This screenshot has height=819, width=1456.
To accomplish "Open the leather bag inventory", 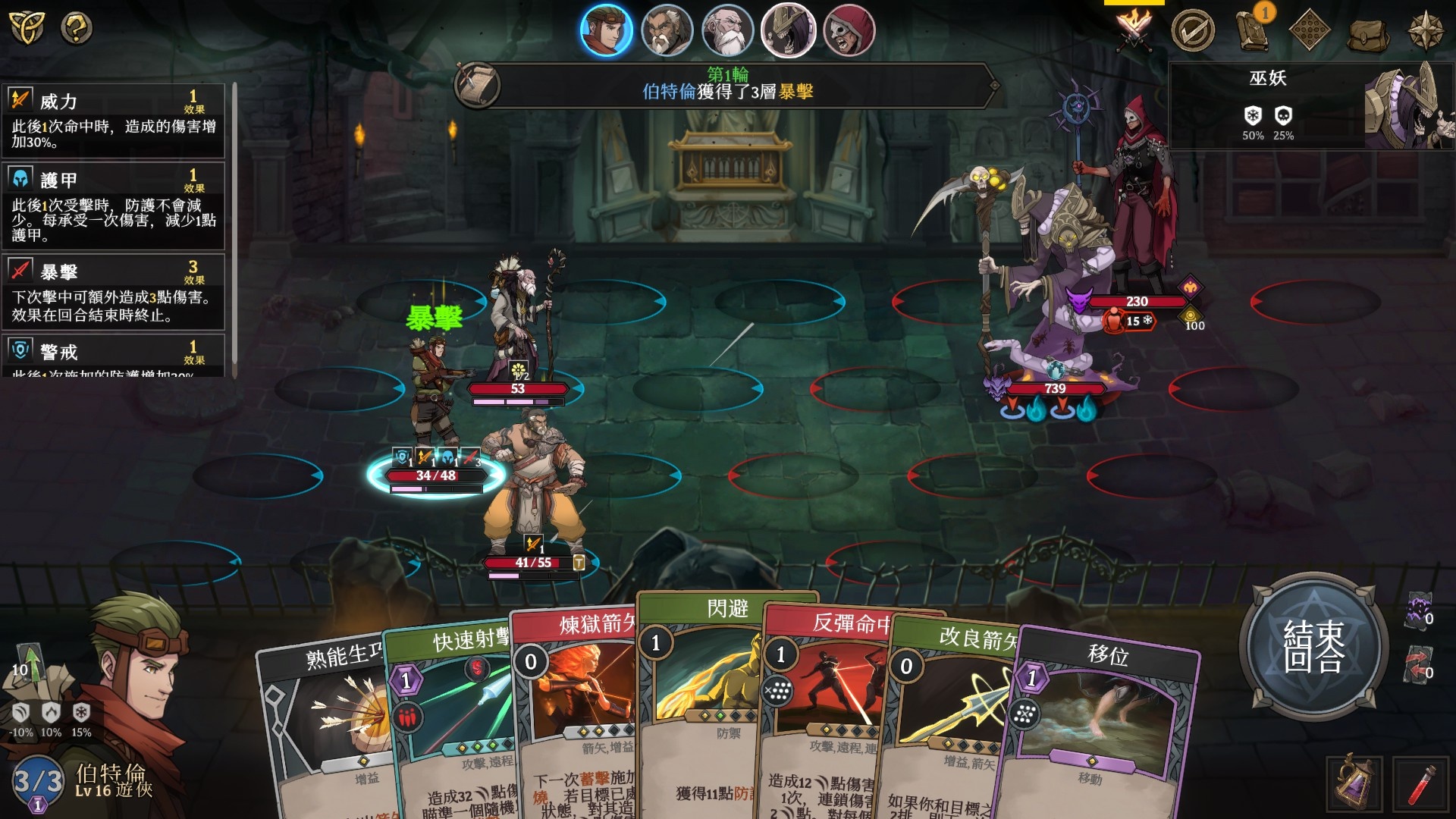I will (1367, 32).
